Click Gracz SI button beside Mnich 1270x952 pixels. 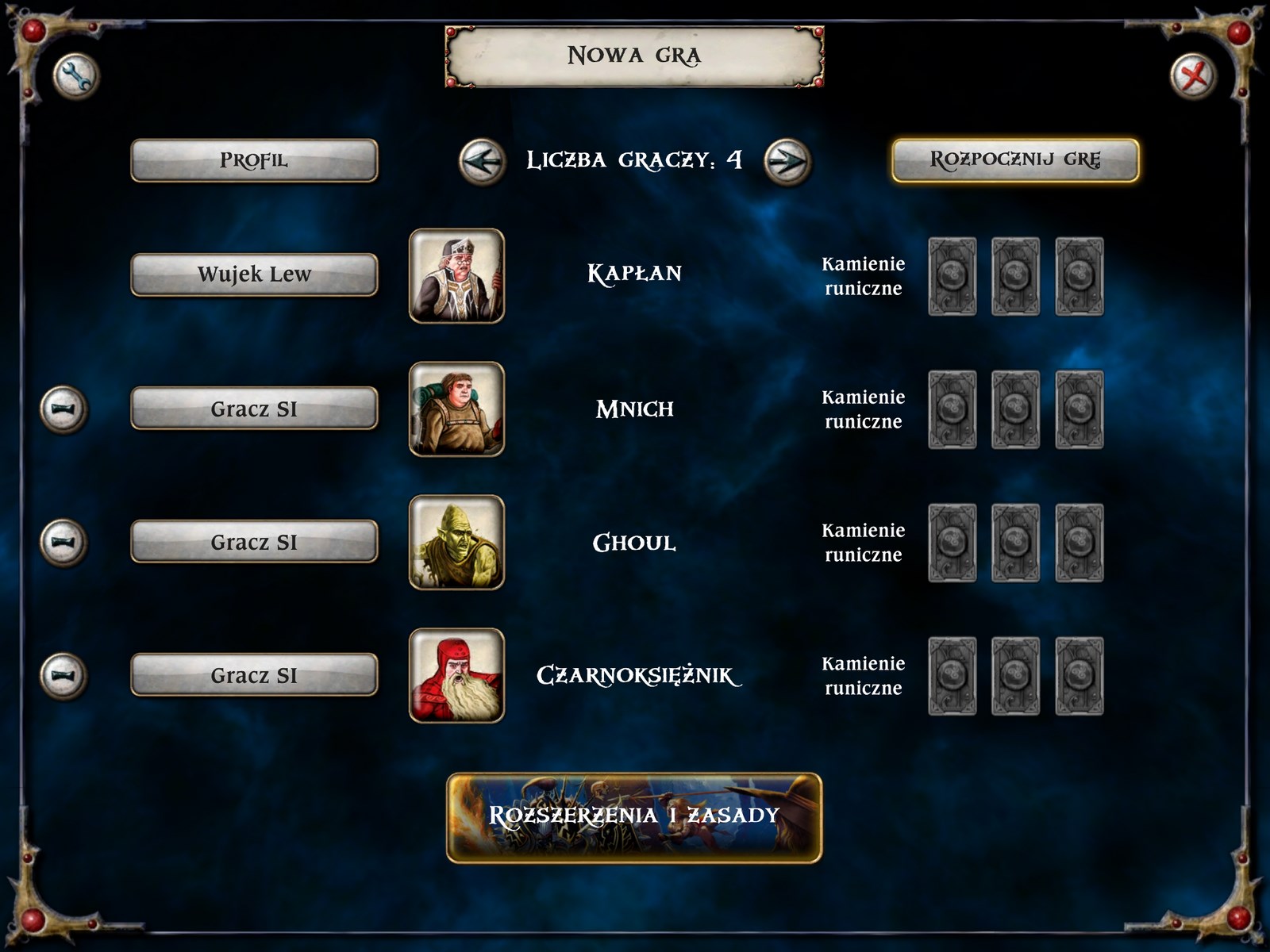coord(254,409)
